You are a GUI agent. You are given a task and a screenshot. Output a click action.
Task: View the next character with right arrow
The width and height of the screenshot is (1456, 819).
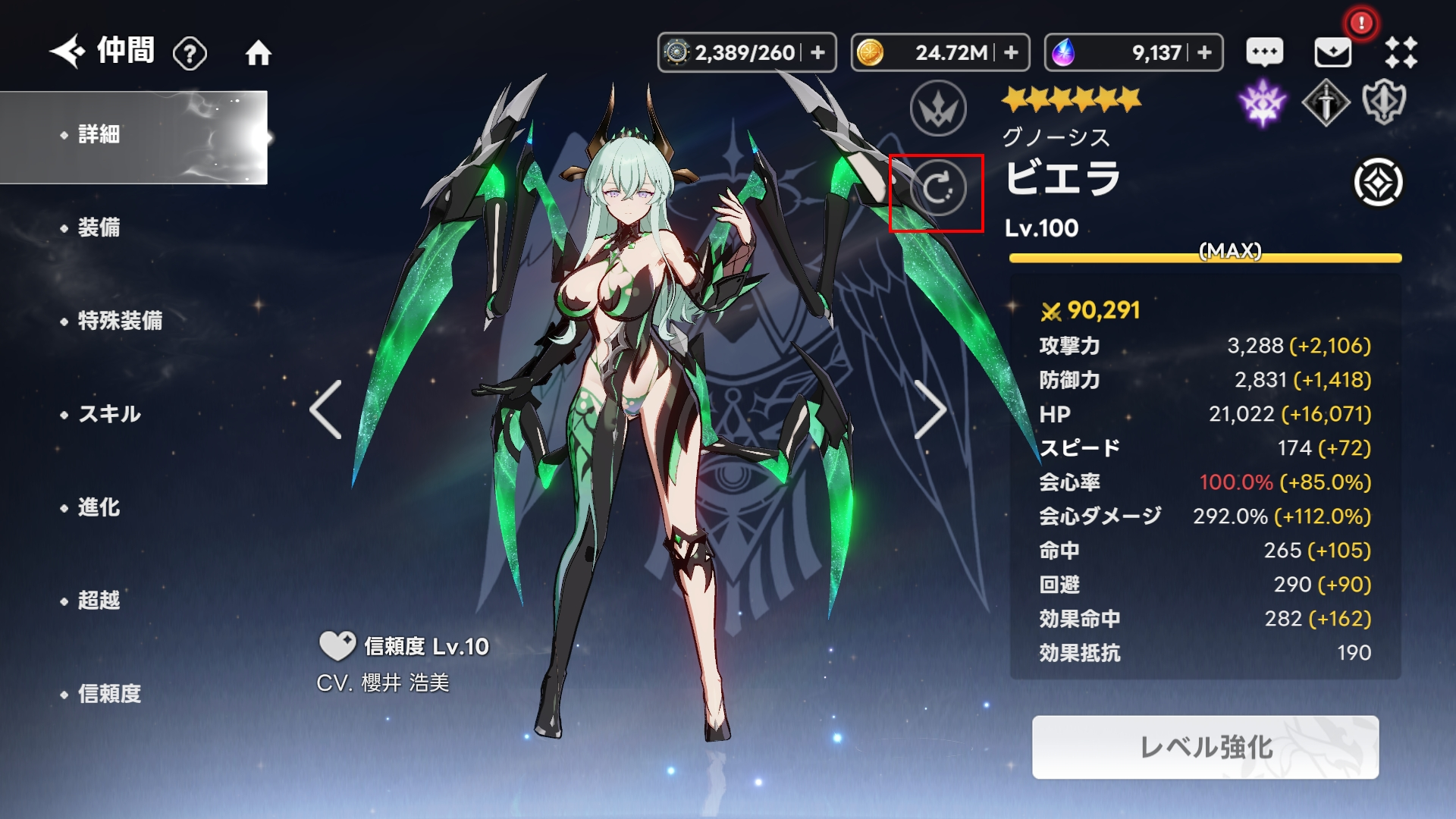coord(930,409)
